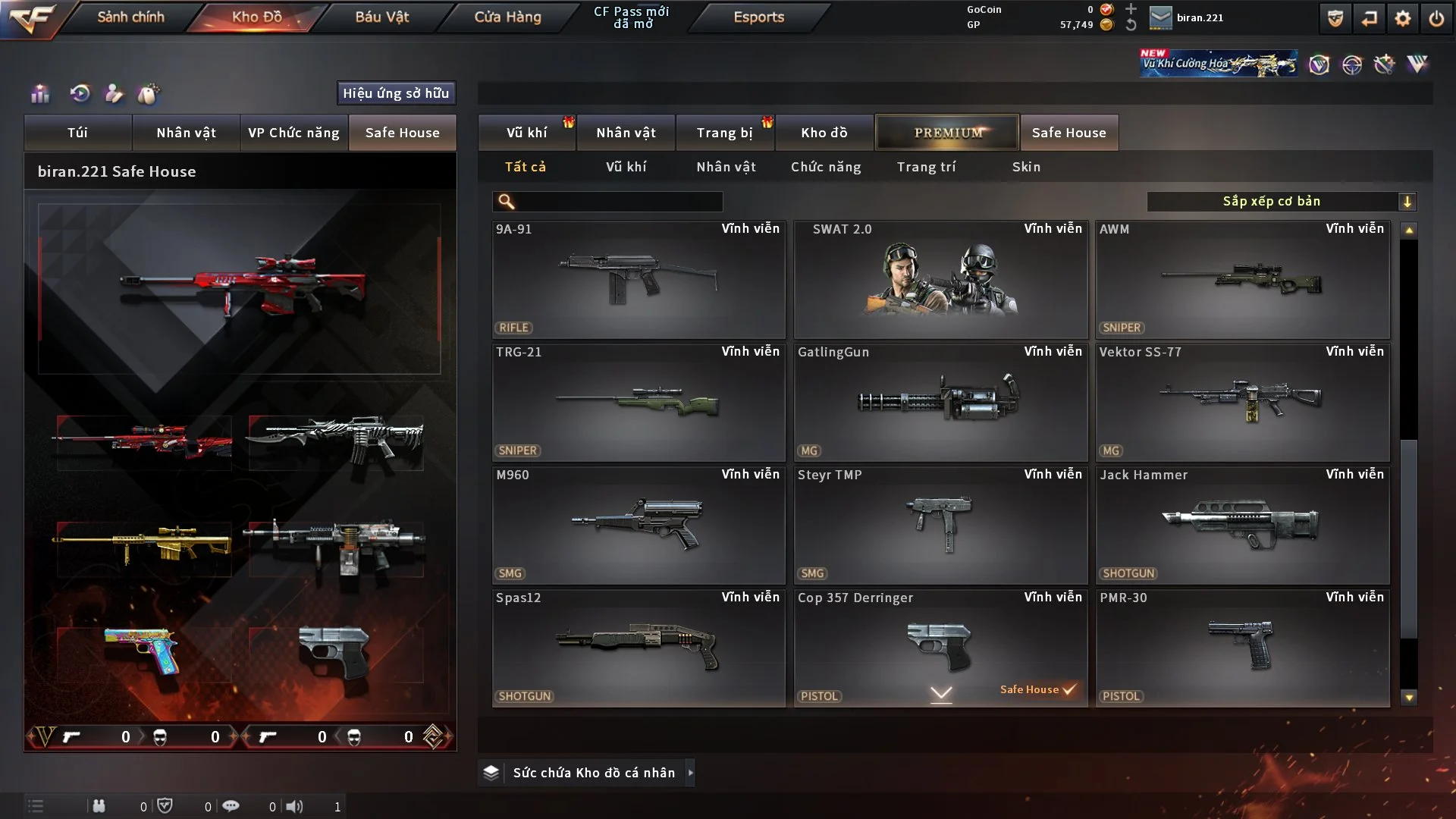Filter by the Skin category
The image size is (1456, 819).
tap(1026, 167)
